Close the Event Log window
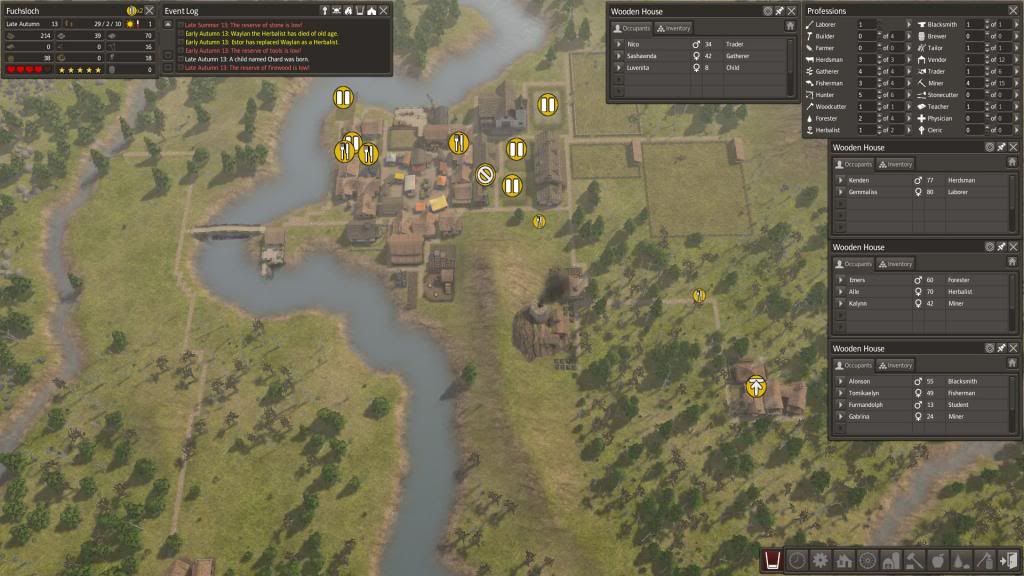Image resolution: width=1024 pixels, height=576 pixels. pyautogui.click(x=386, y=10)
